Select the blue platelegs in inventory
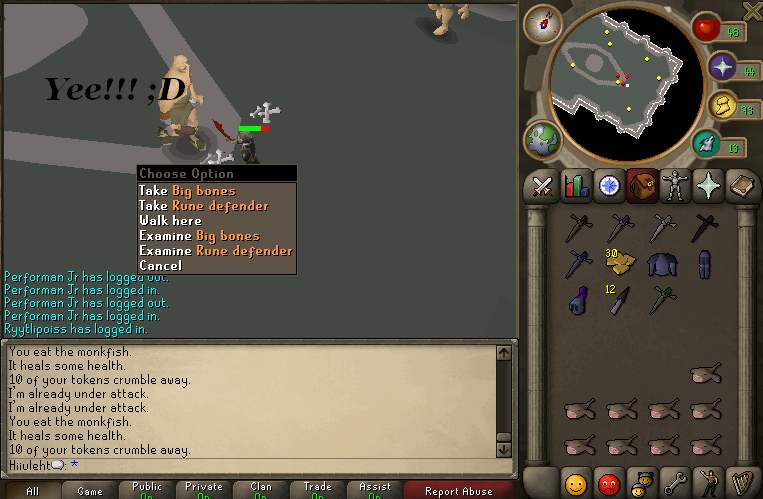 (x=704, y=263)
